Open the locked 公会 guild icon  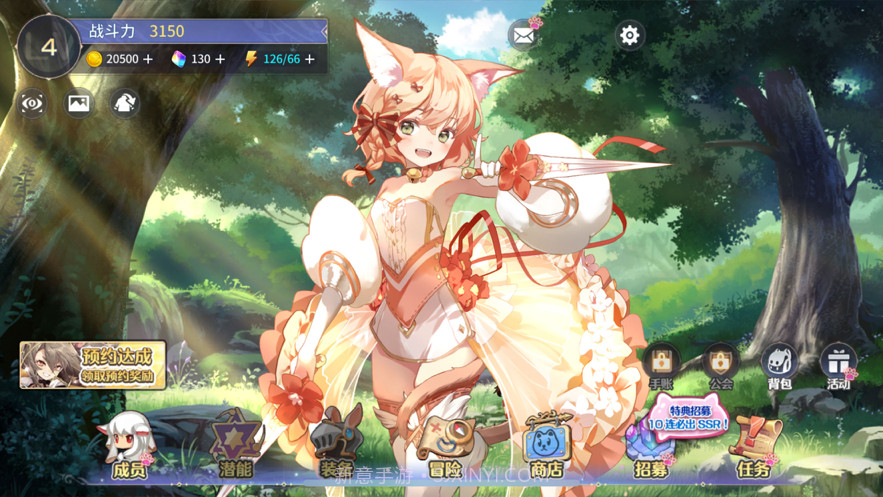(720, 366)
